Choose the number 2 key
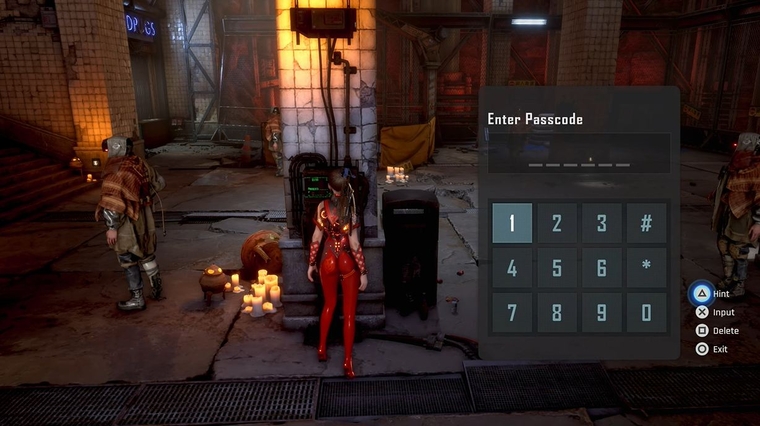 pos(557,223)
